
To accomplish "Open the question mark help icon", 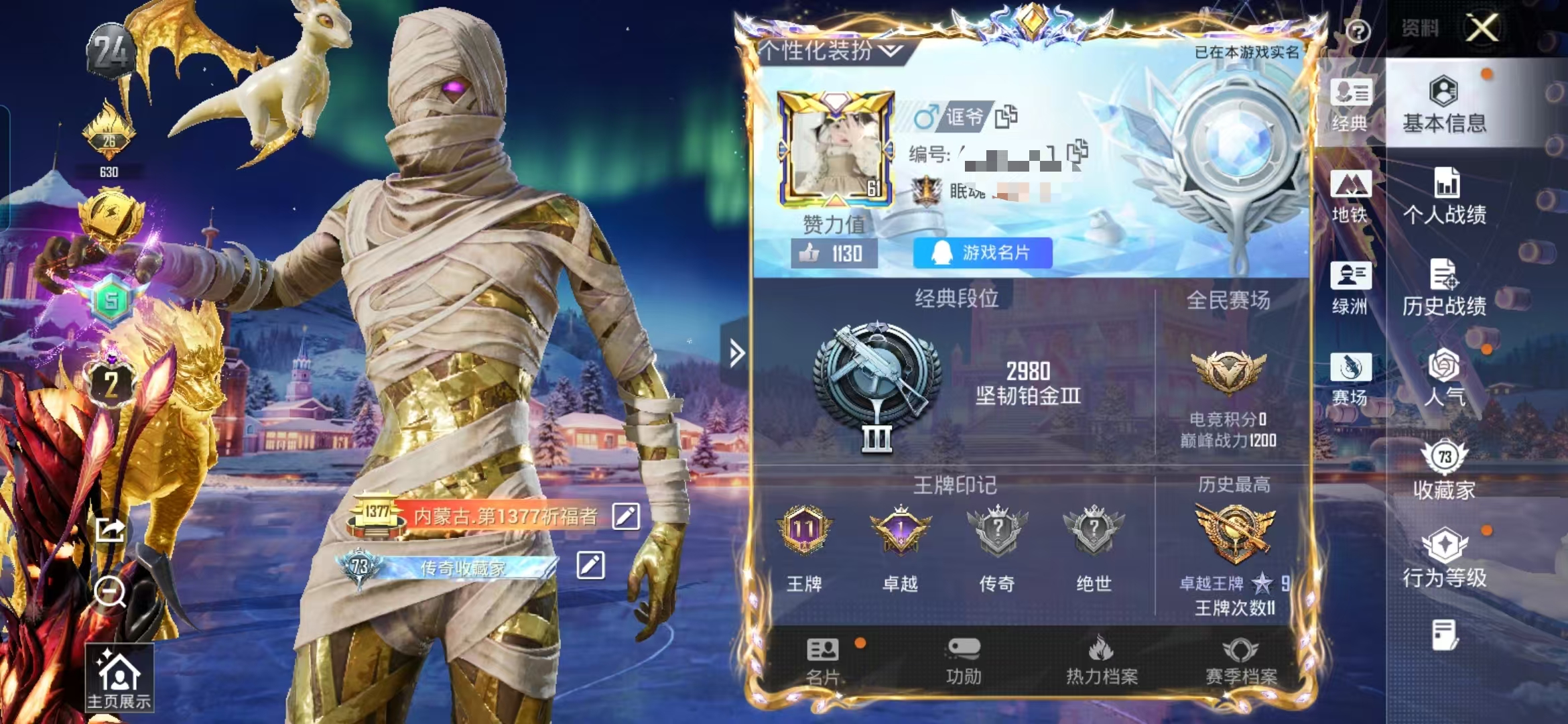I will tap(1358, 32).
